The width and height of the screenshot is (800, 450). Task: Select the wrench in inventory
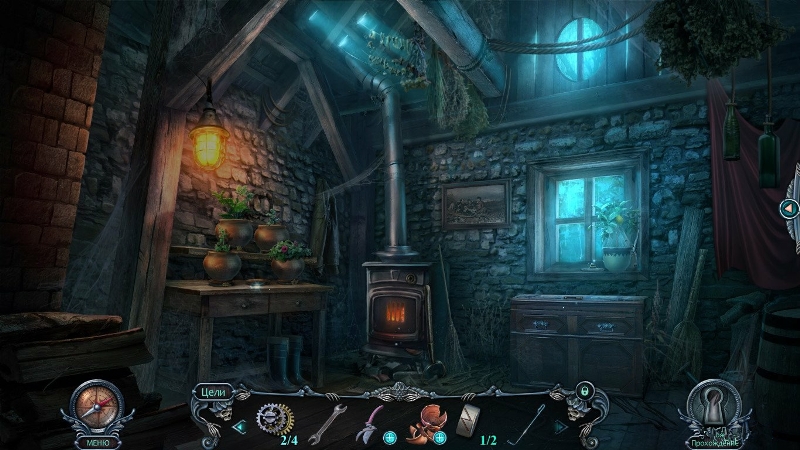326,421
